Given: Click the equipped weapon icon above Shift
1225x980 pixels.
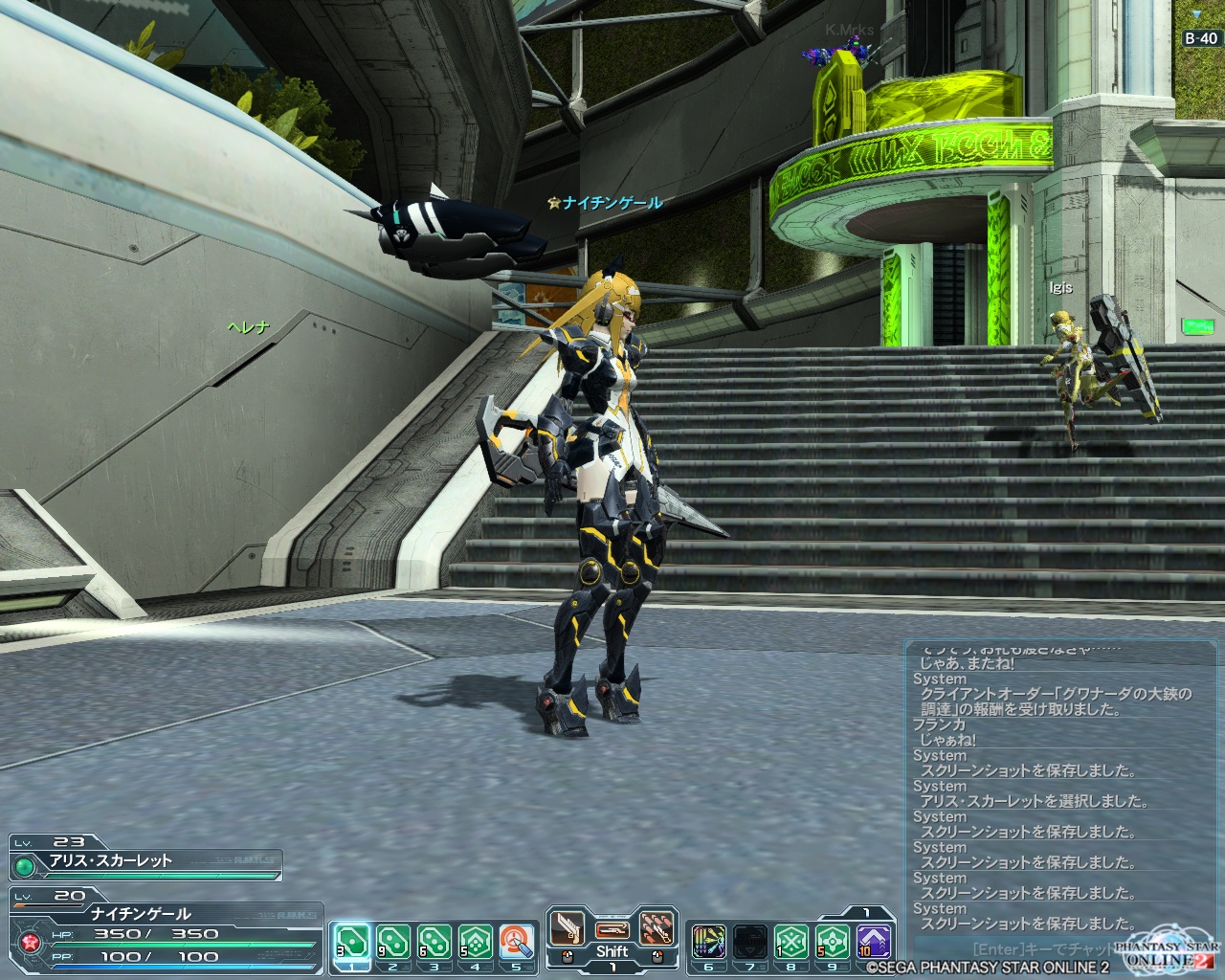Looking at the screenshot, I should coord(612,929).
